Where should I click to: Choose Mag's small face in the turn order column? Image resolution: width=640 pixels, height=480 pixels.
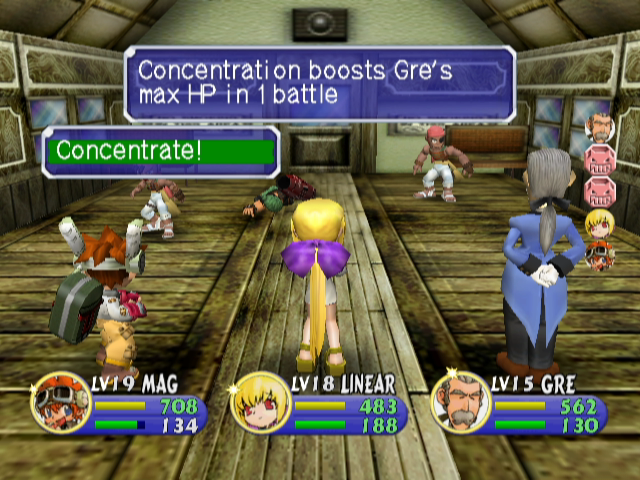tap(599, 254)
